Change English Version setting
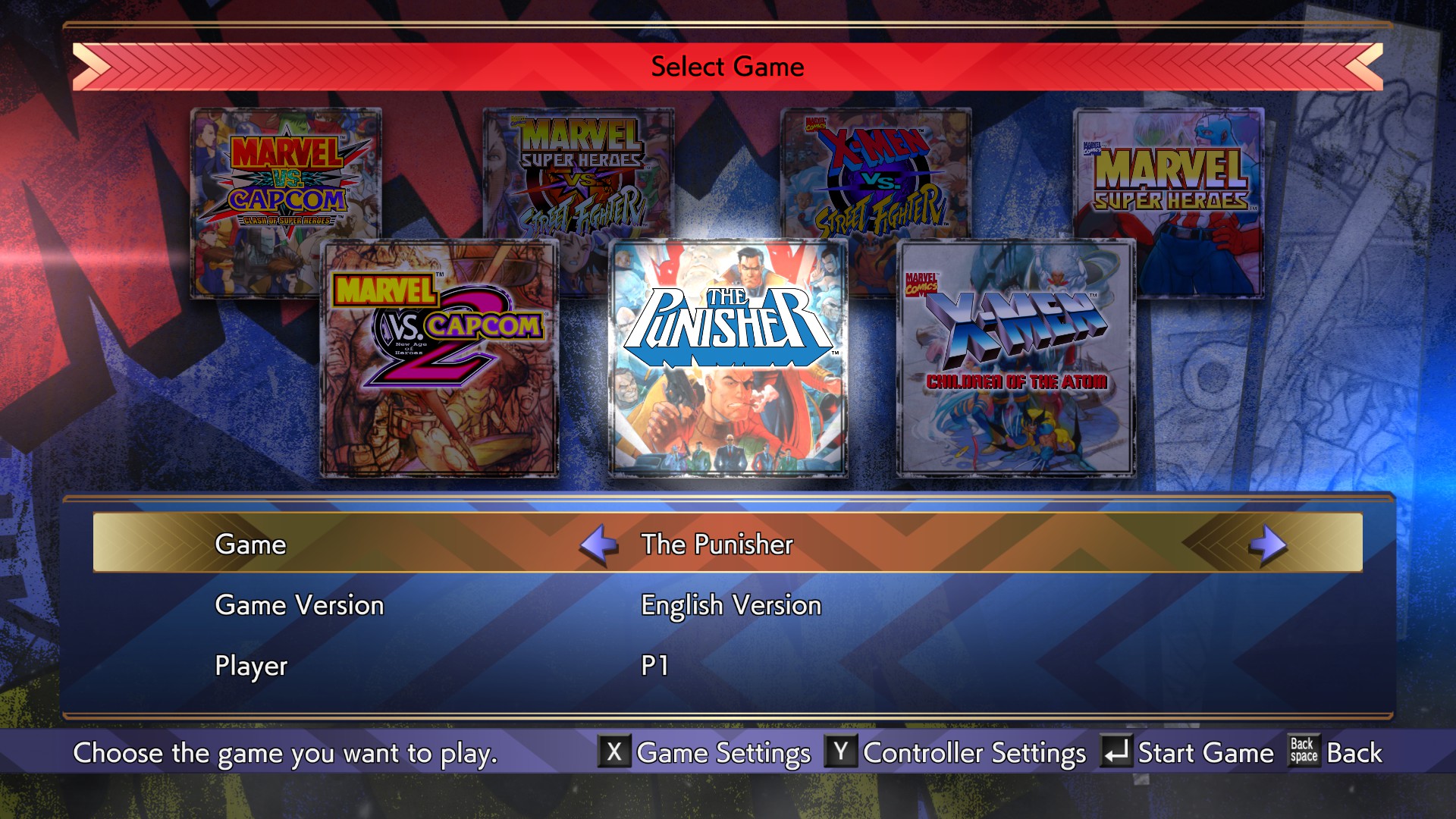Screen dimensions: 1456x819 point(730,605)
